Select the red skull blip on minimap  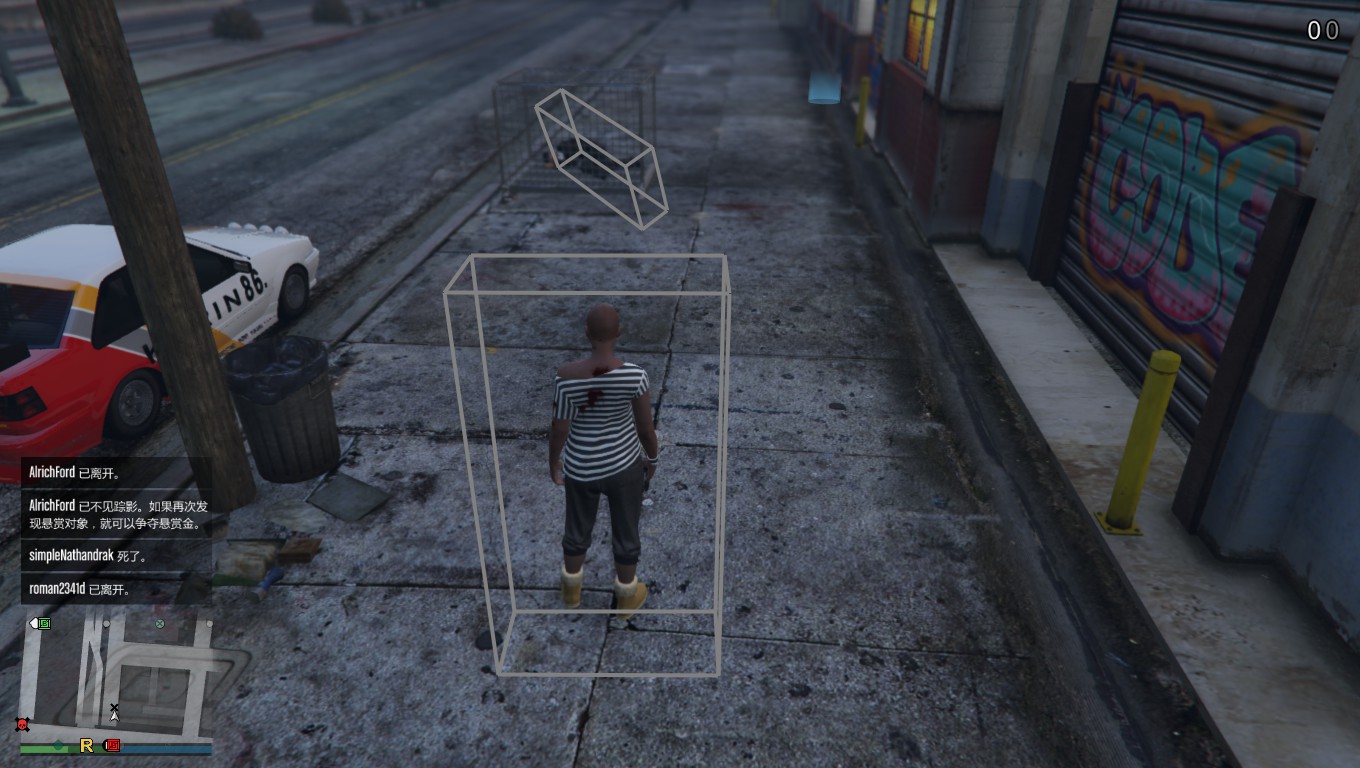pos(22,724)
